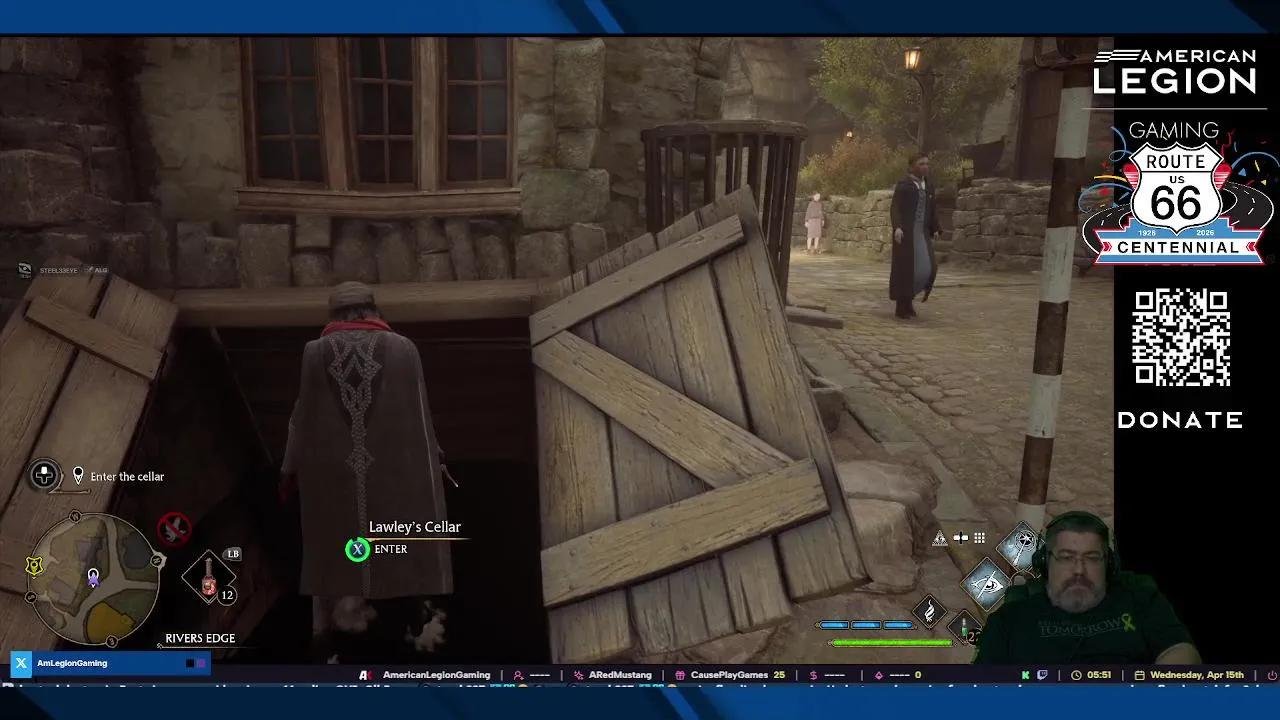The image size is (1280, 720).
Task: Open the Enter the cellar objective tracker
Action: click(x=126, y=476)
